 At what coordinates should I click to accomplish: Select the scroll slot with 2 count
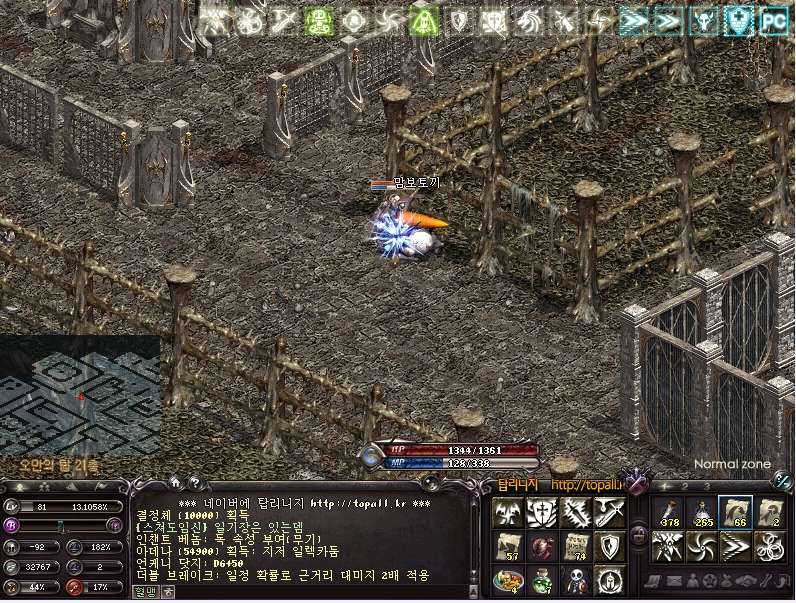tap(769, 512)
